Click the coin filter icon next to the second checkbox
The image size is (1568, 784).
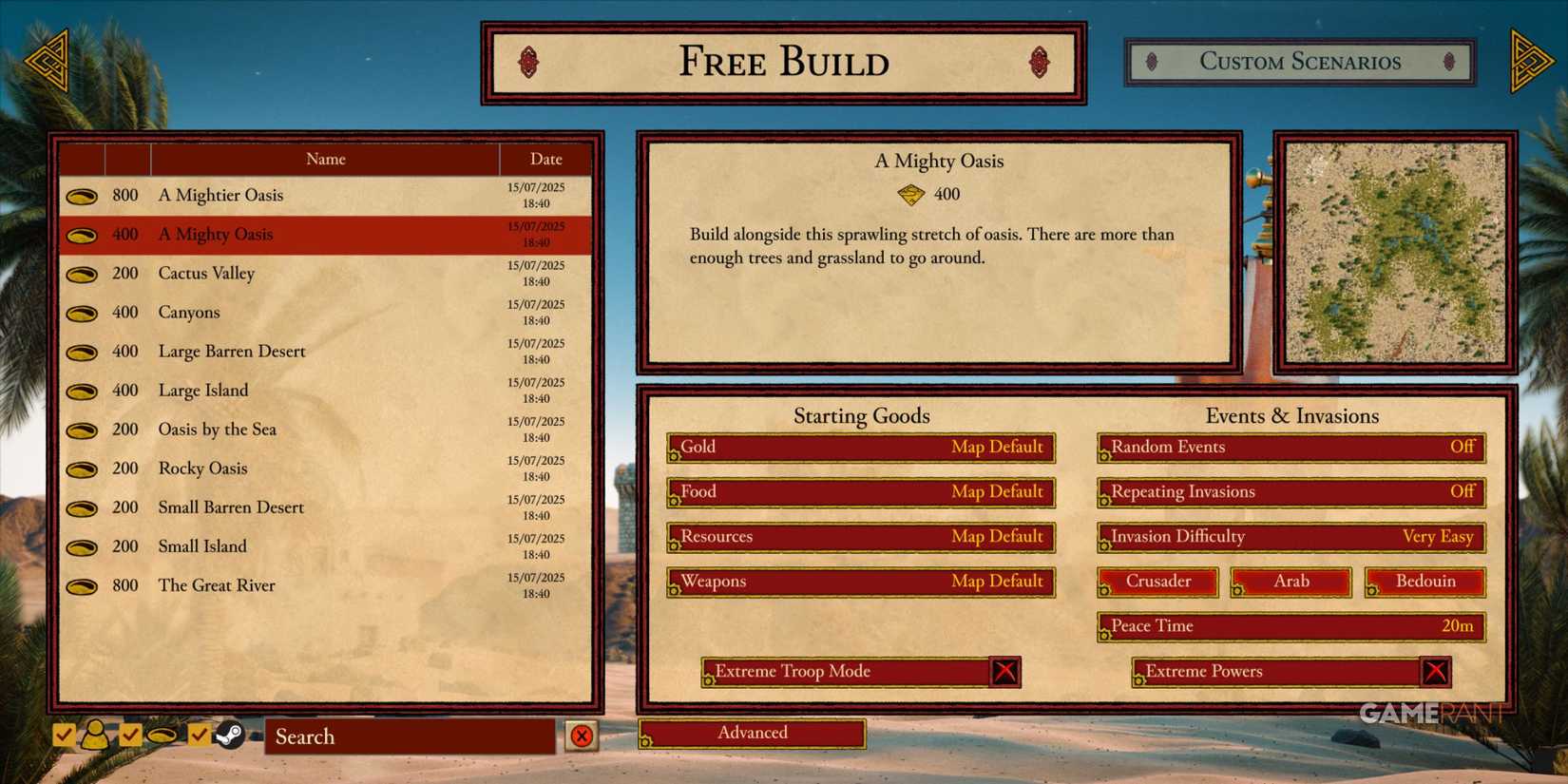[x=163, y=734]
